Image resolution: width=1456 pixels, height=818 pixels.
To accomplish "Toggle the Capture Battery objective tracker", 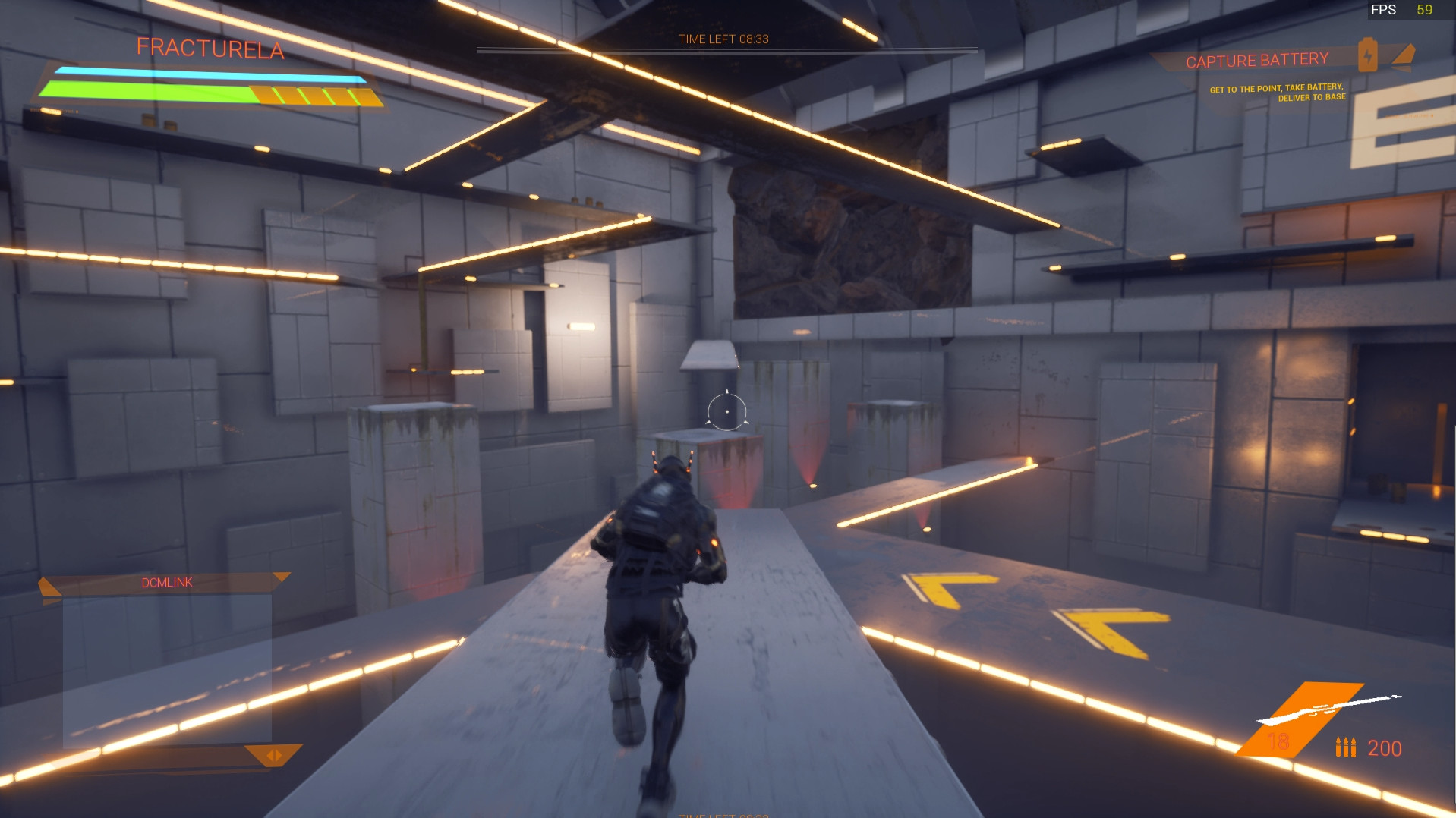I will 1256,58.
